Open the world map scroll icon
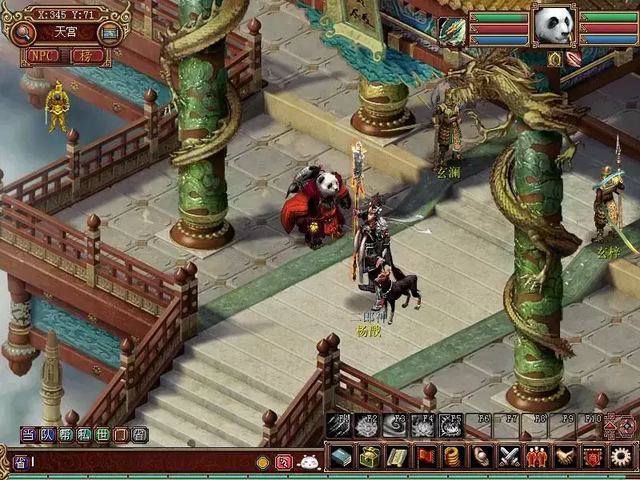Viewport: 640px width, 480px height. click(x=110, y=33)
